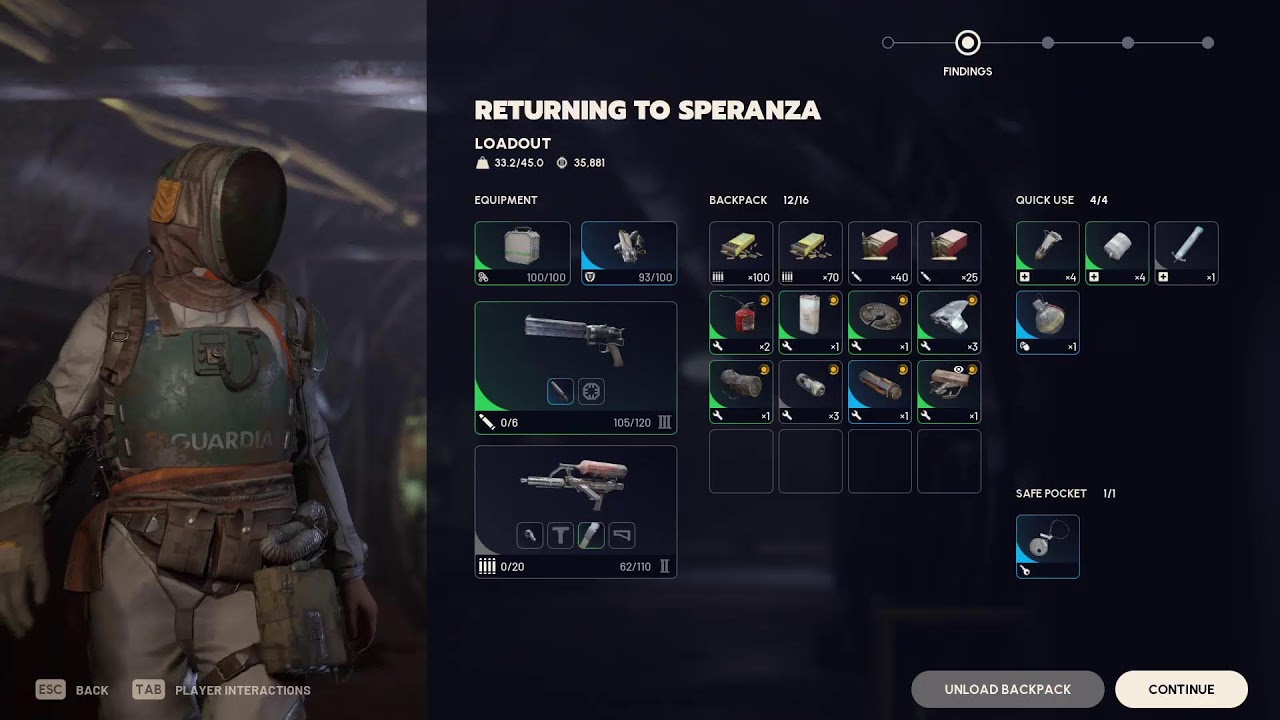
Task: Select the shield slot showing 93/100
Action: click(629, 253)
